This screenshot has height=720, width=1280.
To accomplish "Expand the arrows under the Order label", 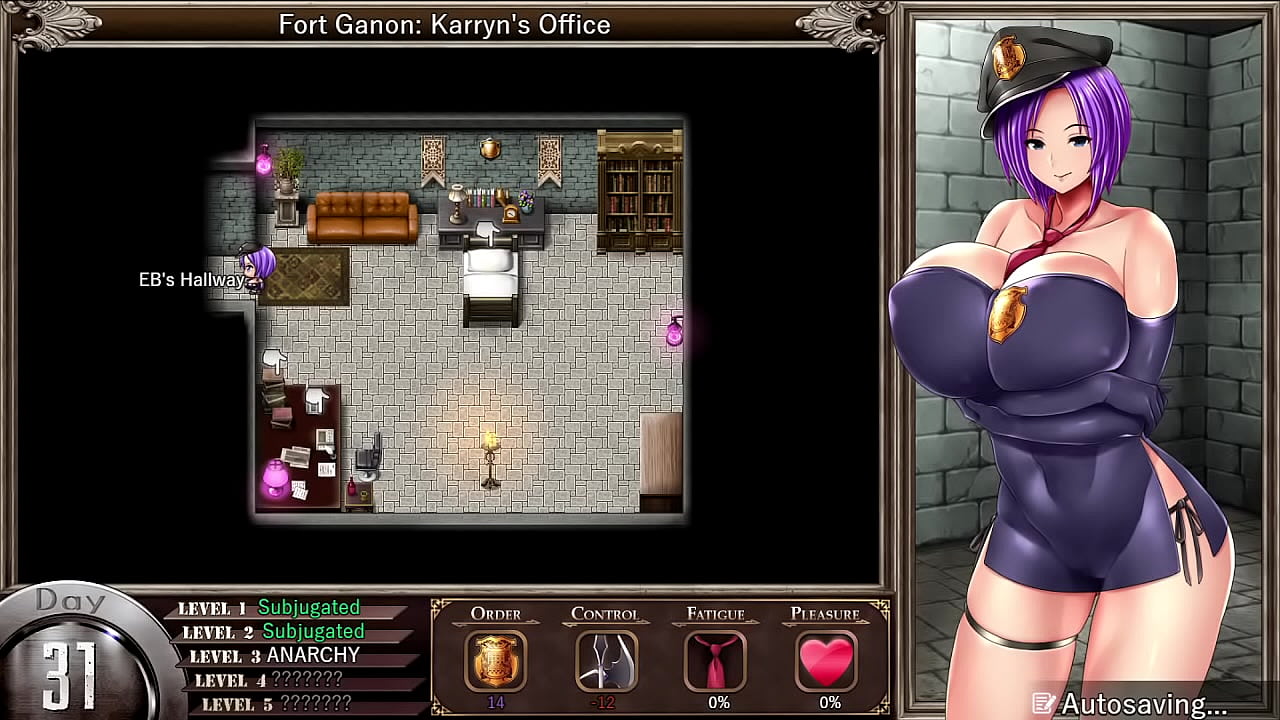I will pos(497,623).
